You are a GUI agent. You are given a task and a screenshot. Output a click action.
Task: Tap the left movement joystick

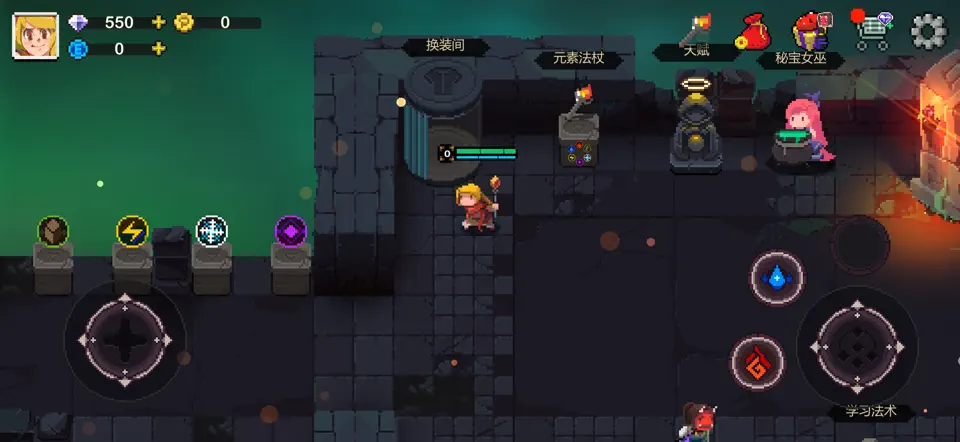click(125, 340)
